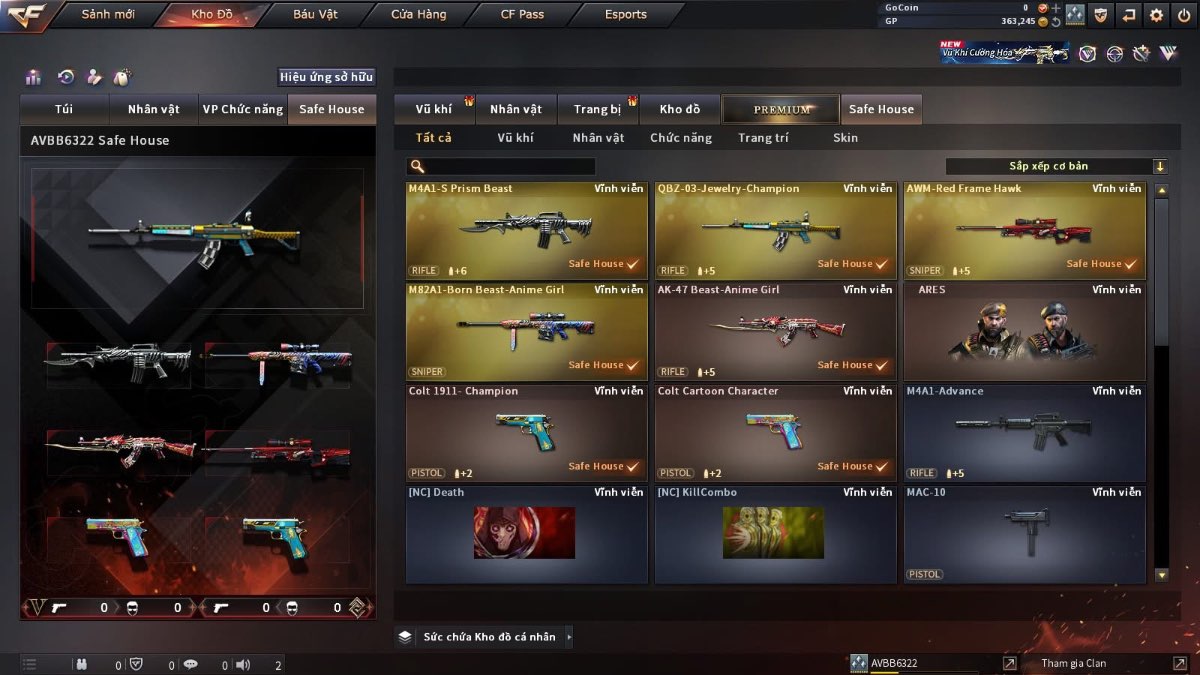Choose the AWM-Red Frame Hawk sniper

coord(1024,230)
